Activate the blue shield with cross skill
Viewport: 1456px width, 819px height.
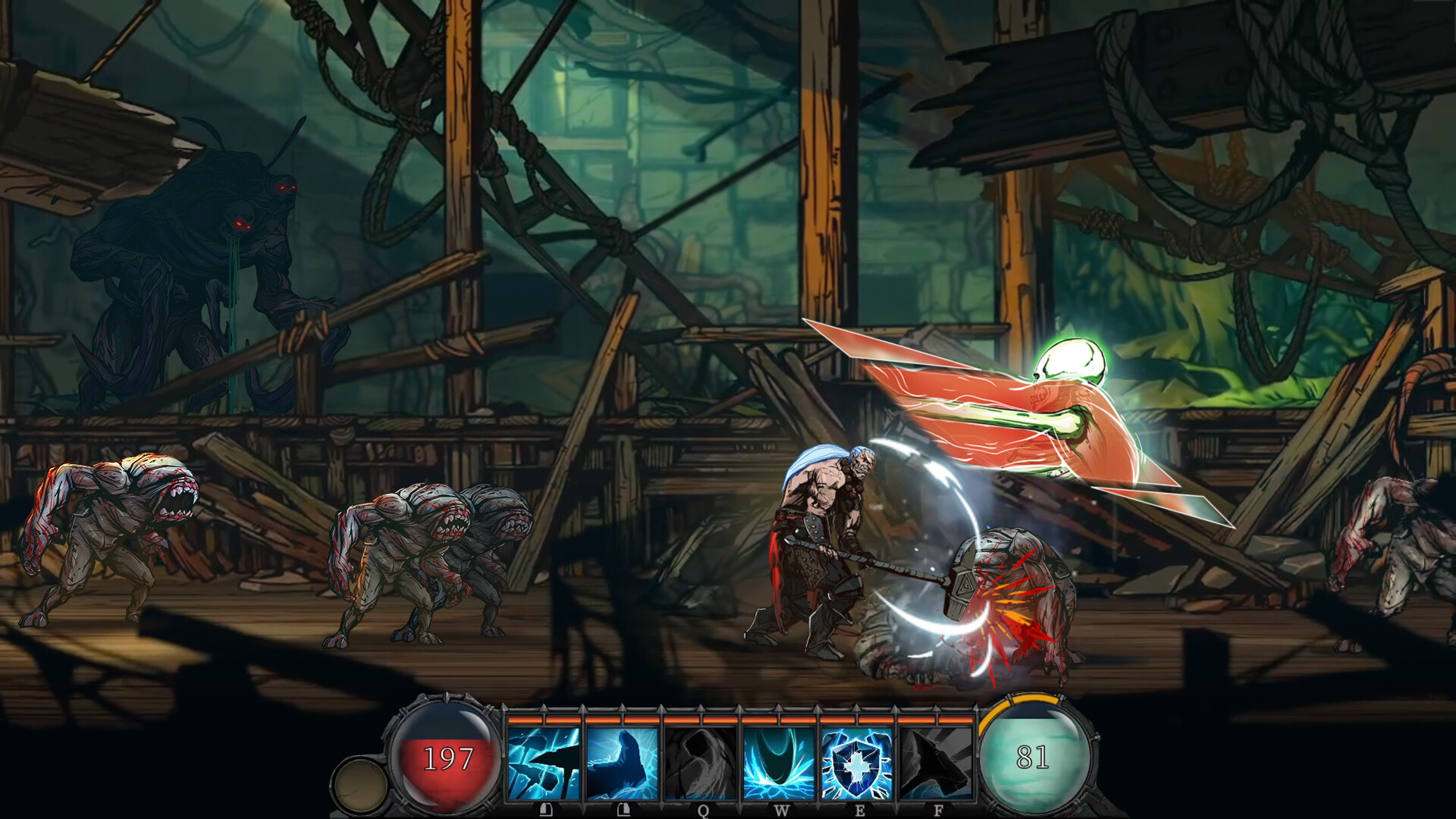[x=857, y=762]
